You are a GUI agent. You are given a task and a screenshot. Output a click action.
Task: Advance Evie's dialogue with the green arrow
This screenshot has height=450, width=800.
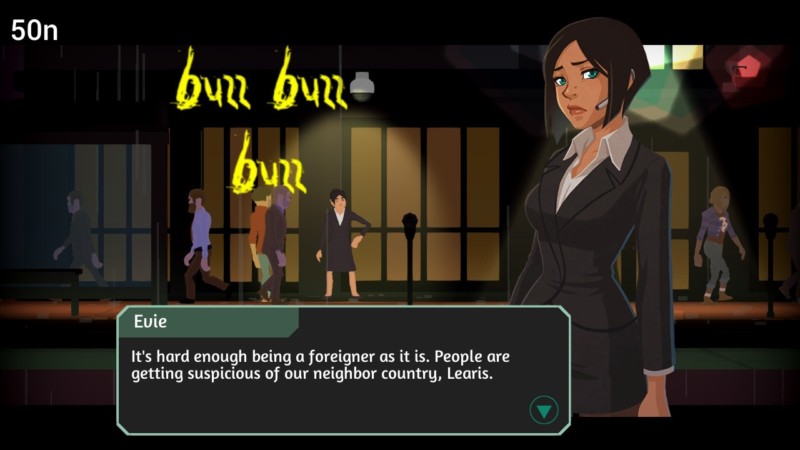(x=543, y=409)
